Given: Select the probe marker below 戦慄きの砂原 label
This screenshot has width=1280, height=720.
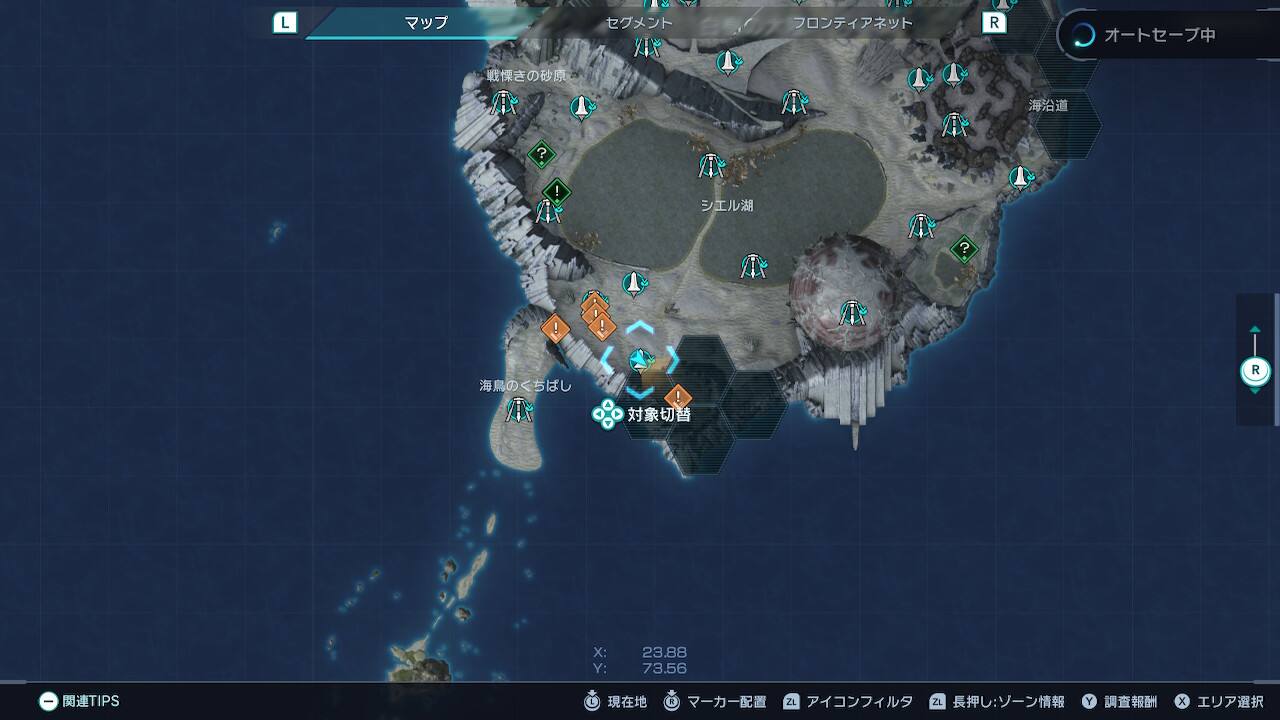Looking at the screenshot, I should coord(503,102).
